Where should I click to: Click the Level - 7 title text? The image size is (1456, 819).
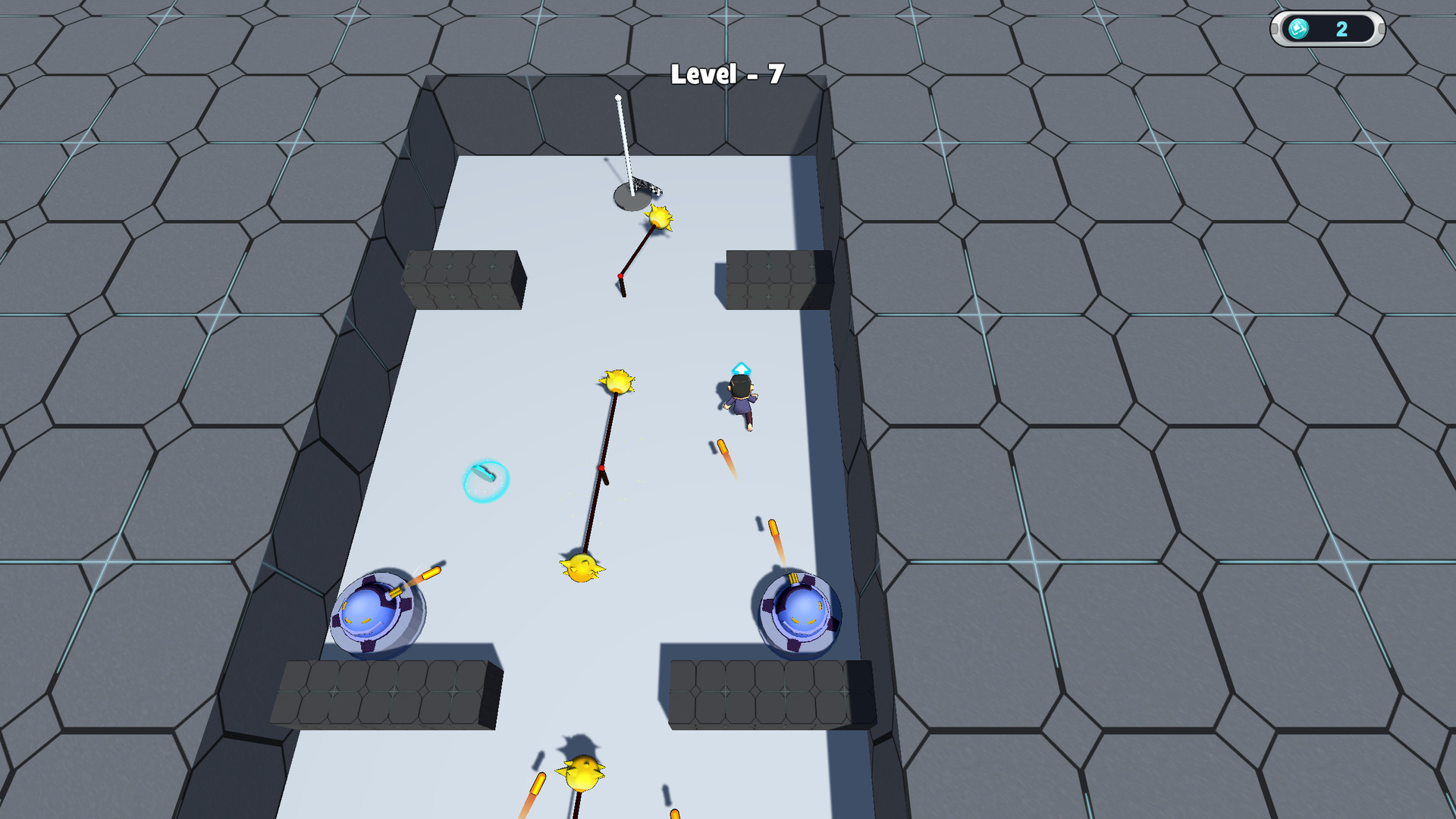click(x=727, y=73)
